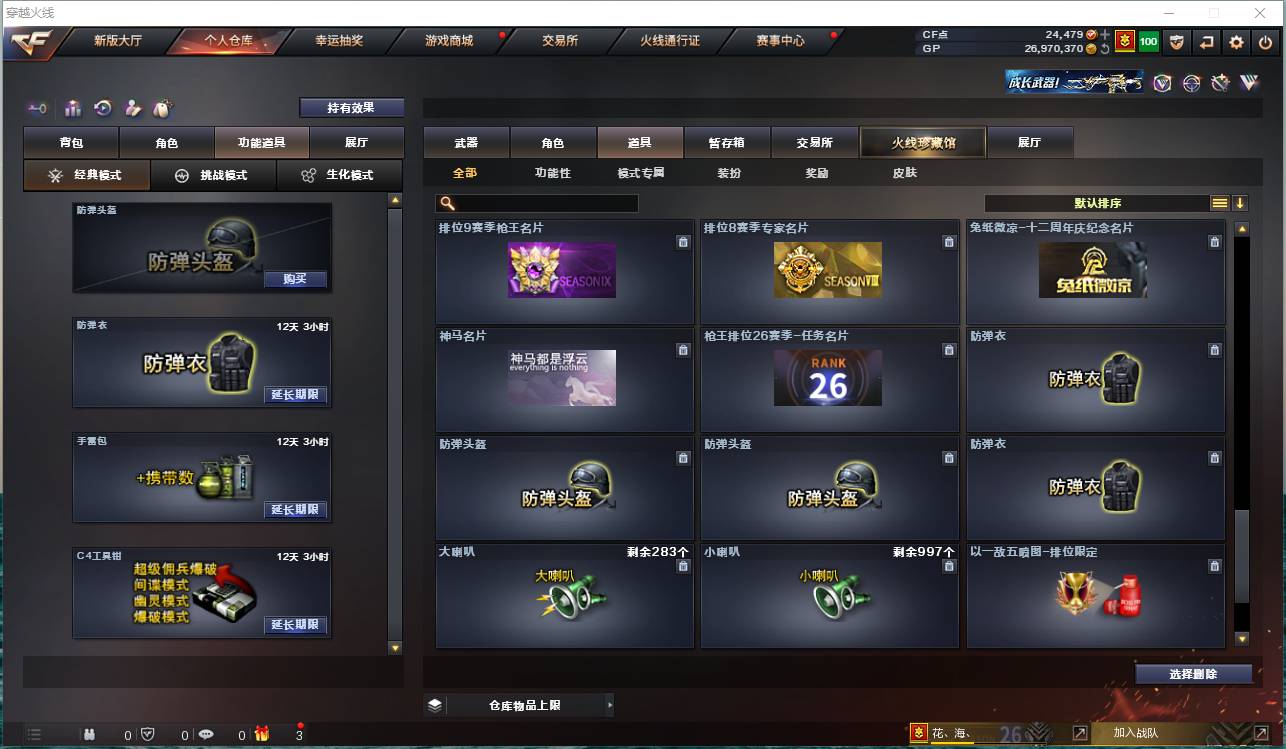
Task: Click the down scroll arrow of the left item list
Action: [394, 648]
